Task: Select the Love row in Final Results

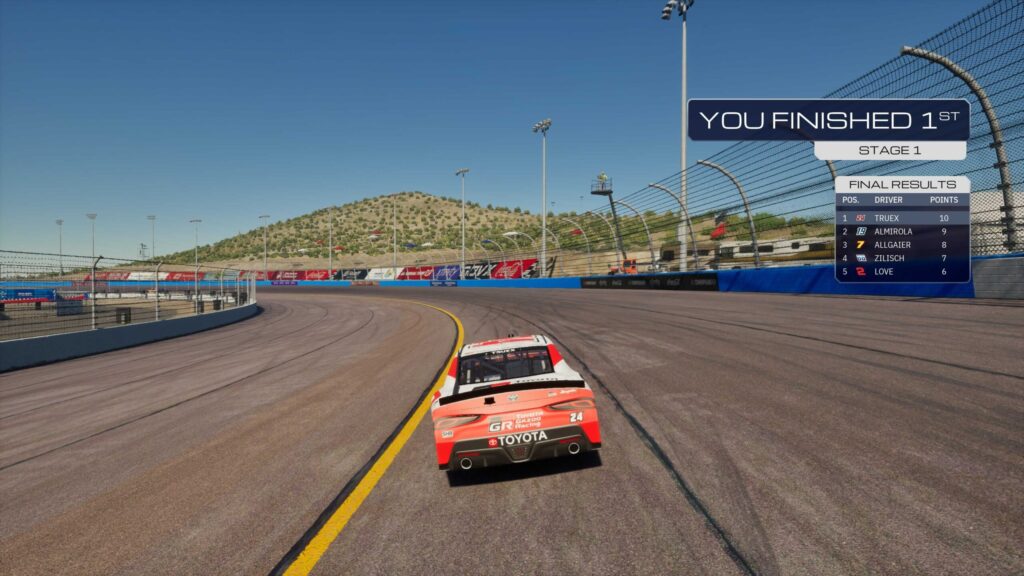Action: (x=901, y=271)
